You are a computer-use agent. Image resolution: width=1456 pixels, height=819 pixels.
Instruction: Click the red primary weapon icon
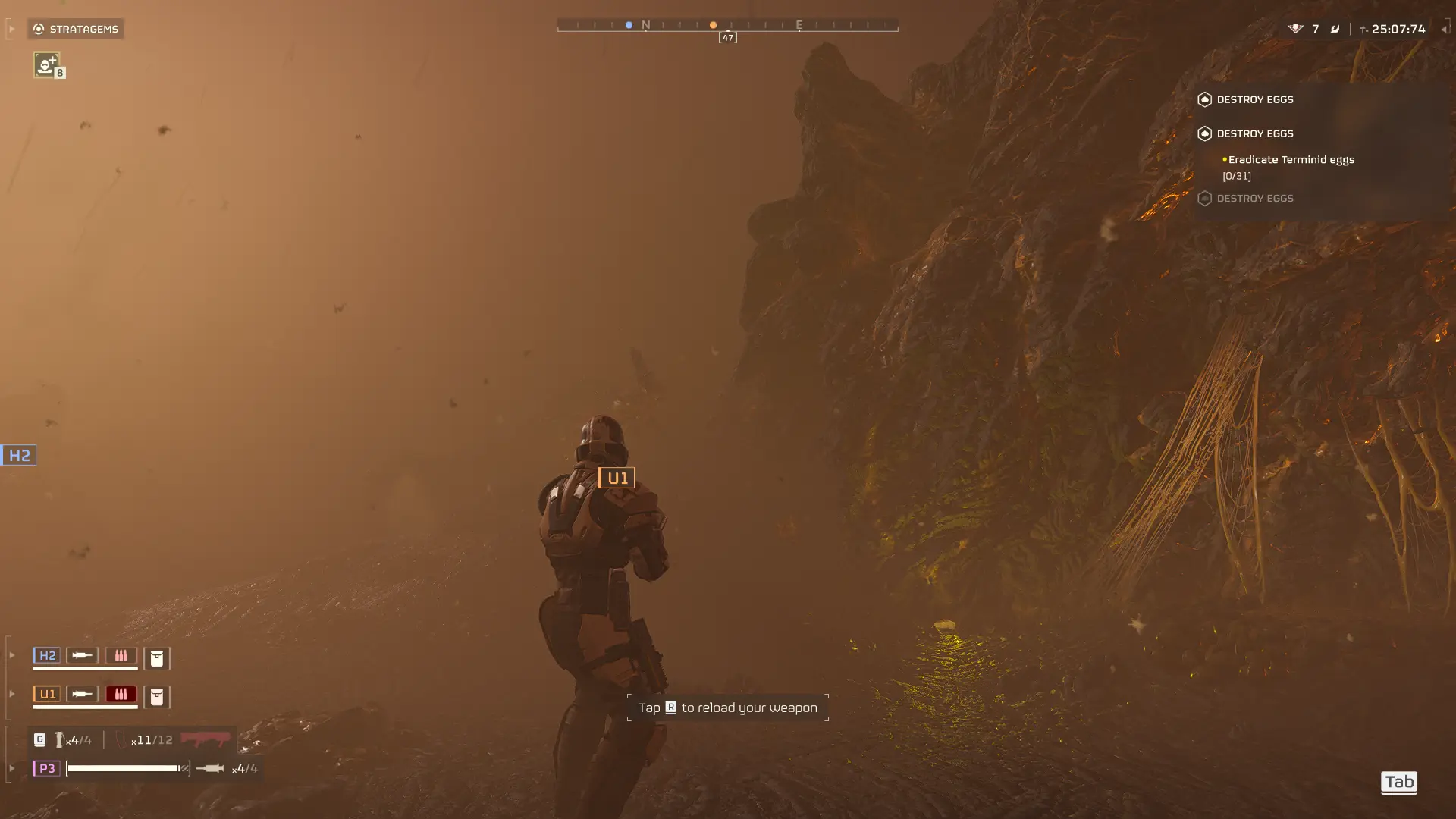[206, 739]
